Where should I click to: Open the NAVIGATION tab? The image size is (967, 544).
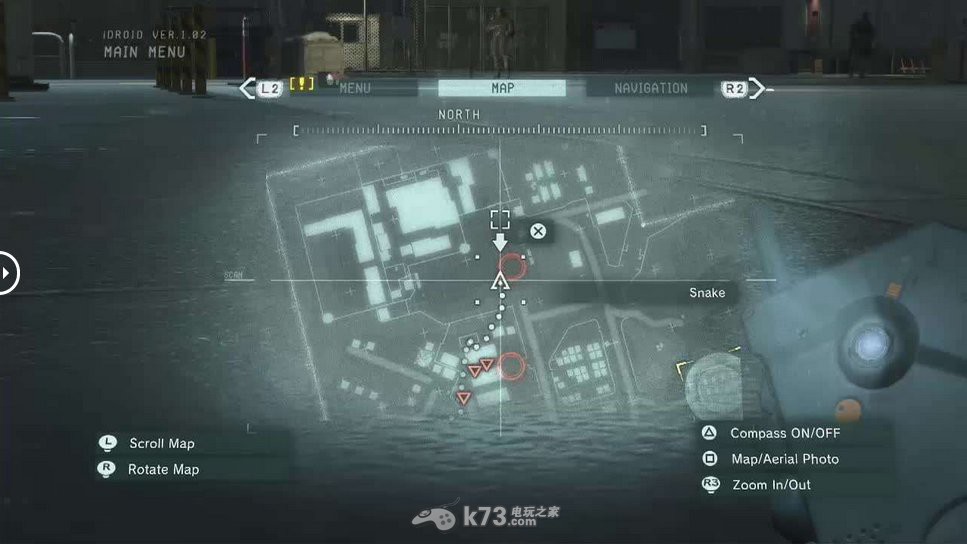tap(650, 88)
